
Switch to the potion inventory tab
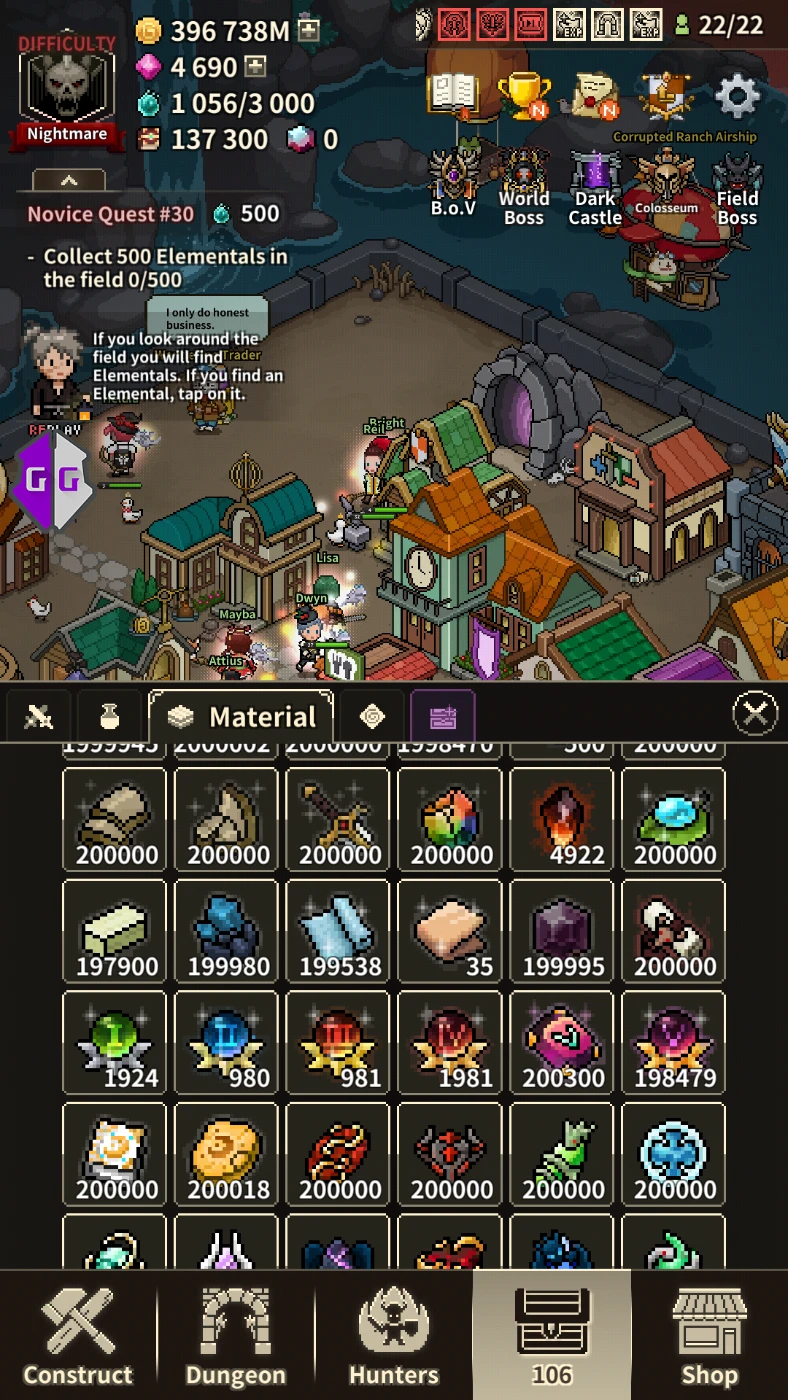pyautogui.click(x=109, y=716)
